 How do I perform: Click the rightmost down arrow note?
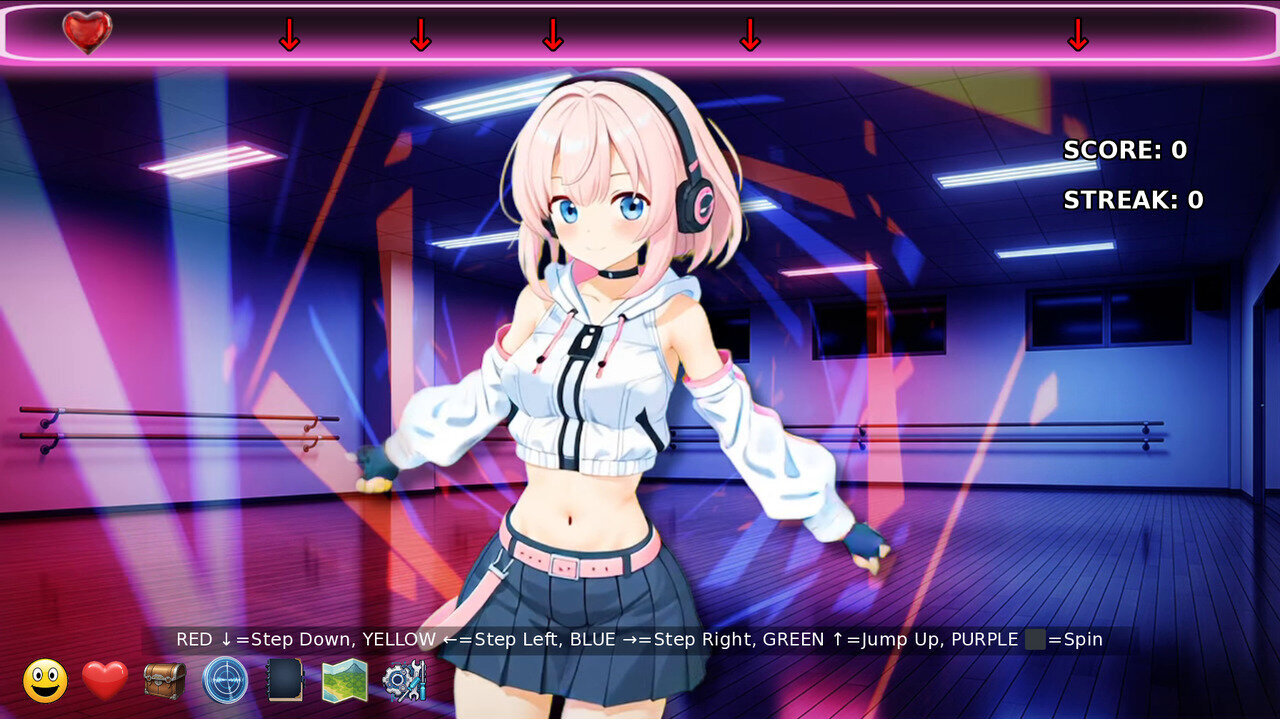(1077, 38)
